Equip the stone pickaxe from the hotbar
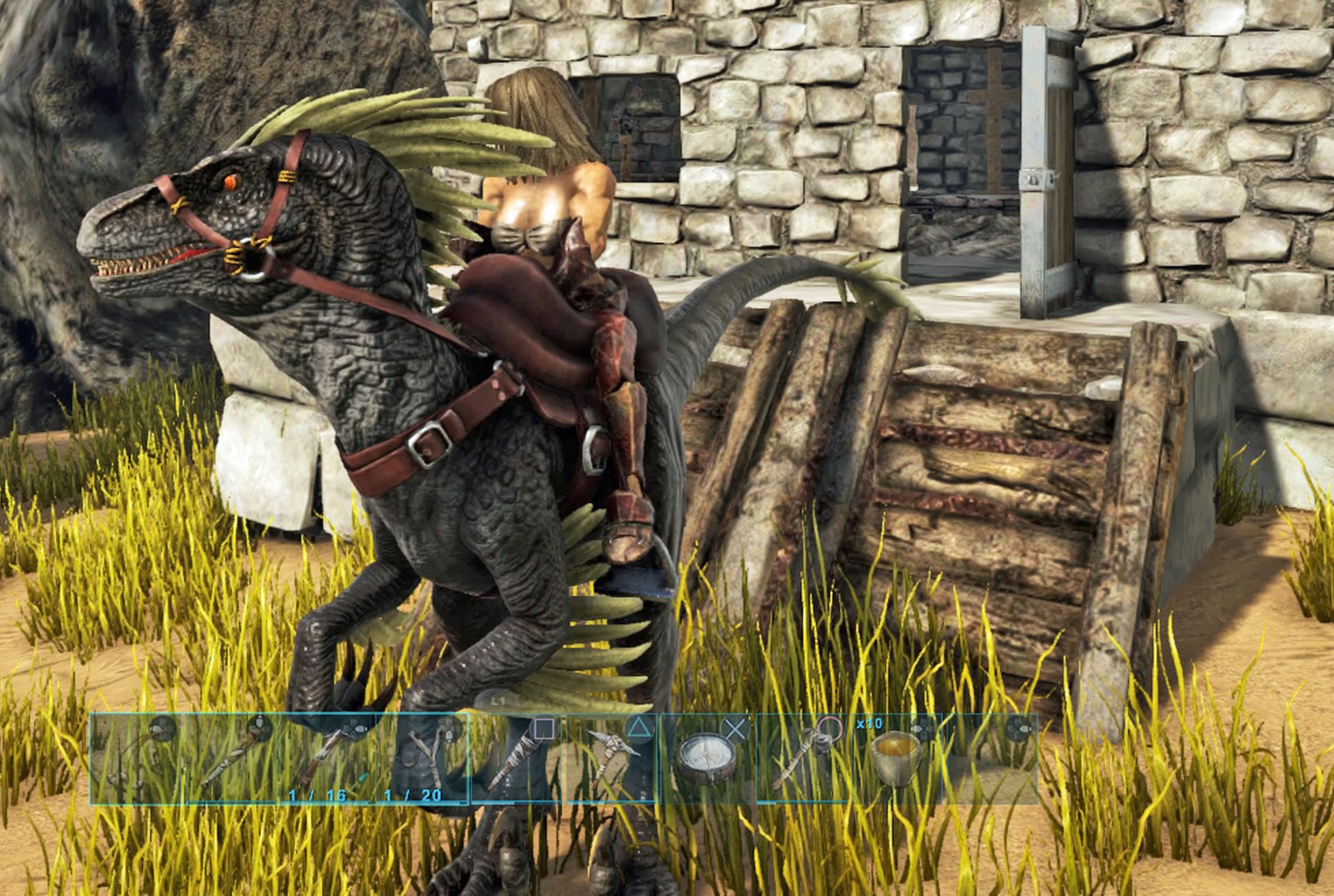This screenshot has width=1334, height=896. click(x=611, y=758)
